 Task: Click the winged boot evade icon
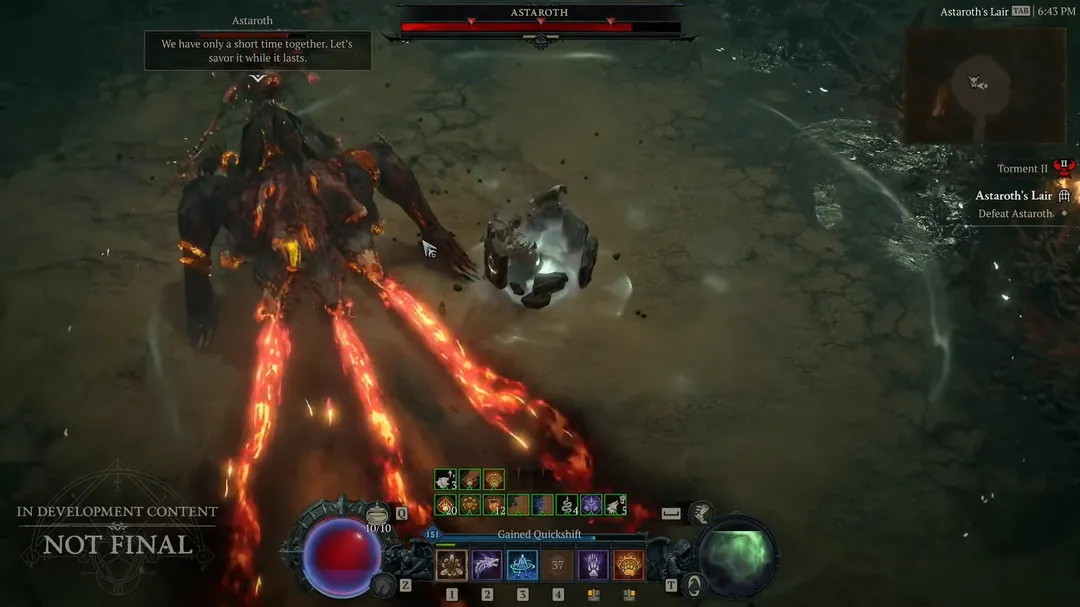pyautogui.click(x=702, y=514)
